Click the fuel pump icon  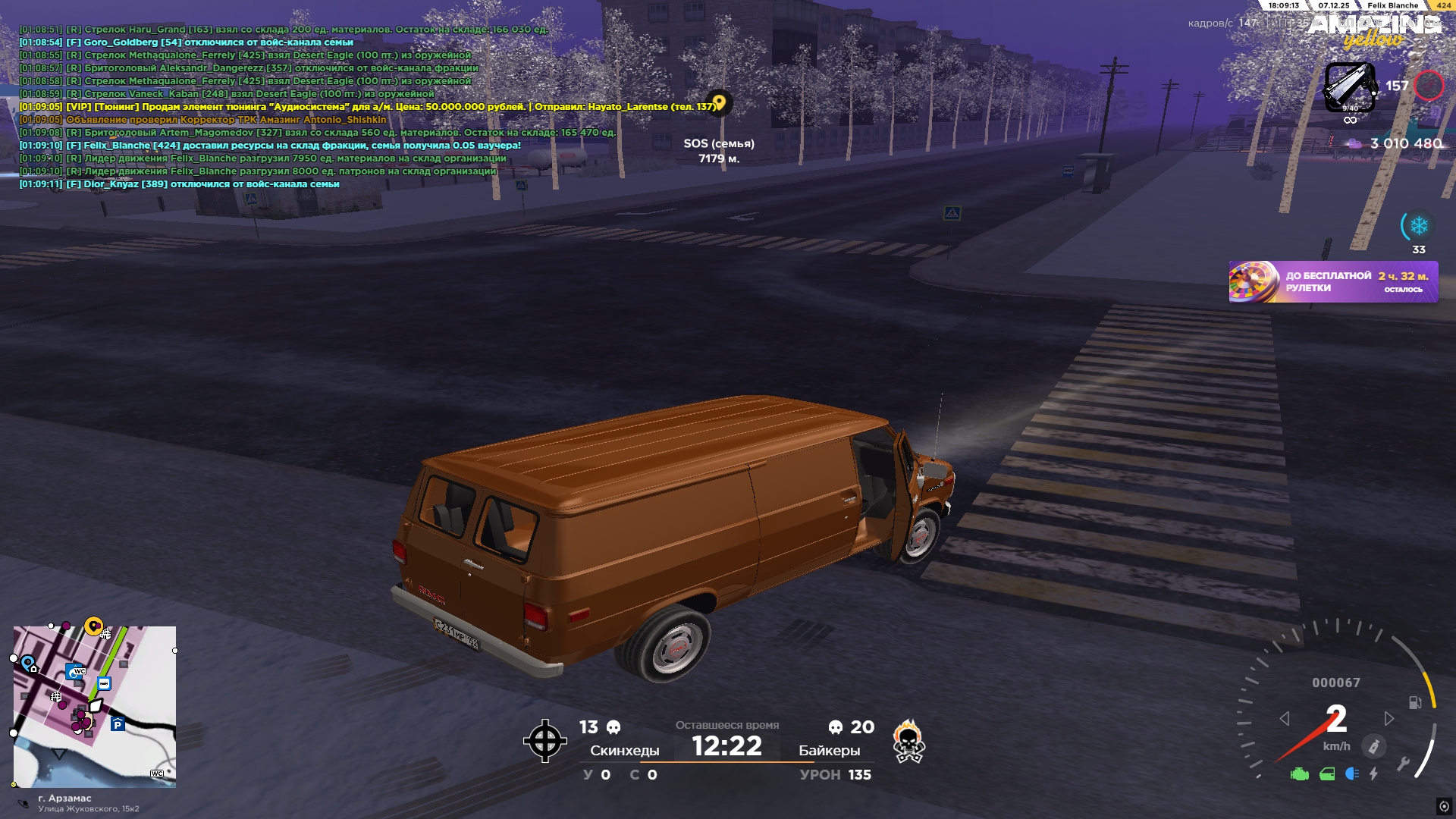click(x=1415, y=703)
